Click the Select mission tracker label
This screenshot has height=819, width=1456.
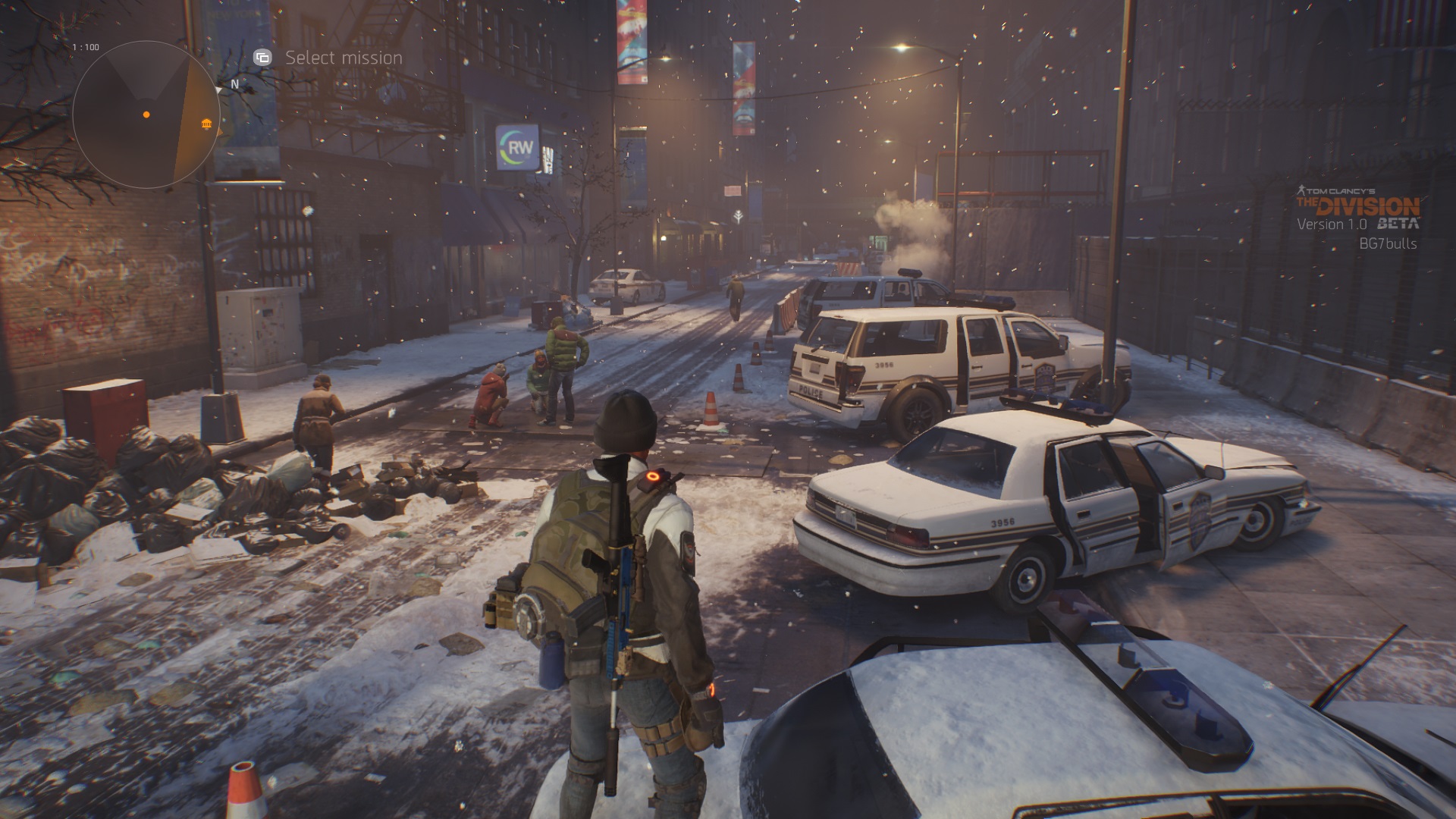tap(344, 58)
